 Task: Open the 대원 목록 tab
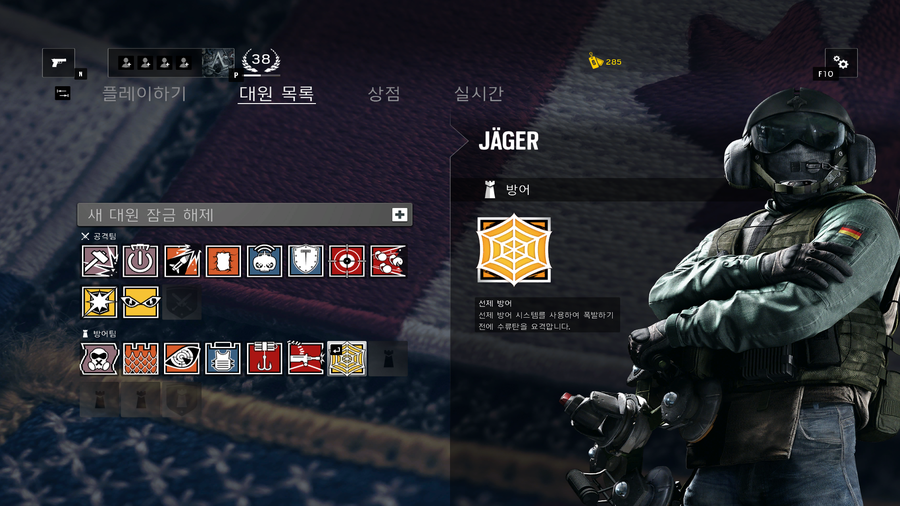[x=277, y=94]
